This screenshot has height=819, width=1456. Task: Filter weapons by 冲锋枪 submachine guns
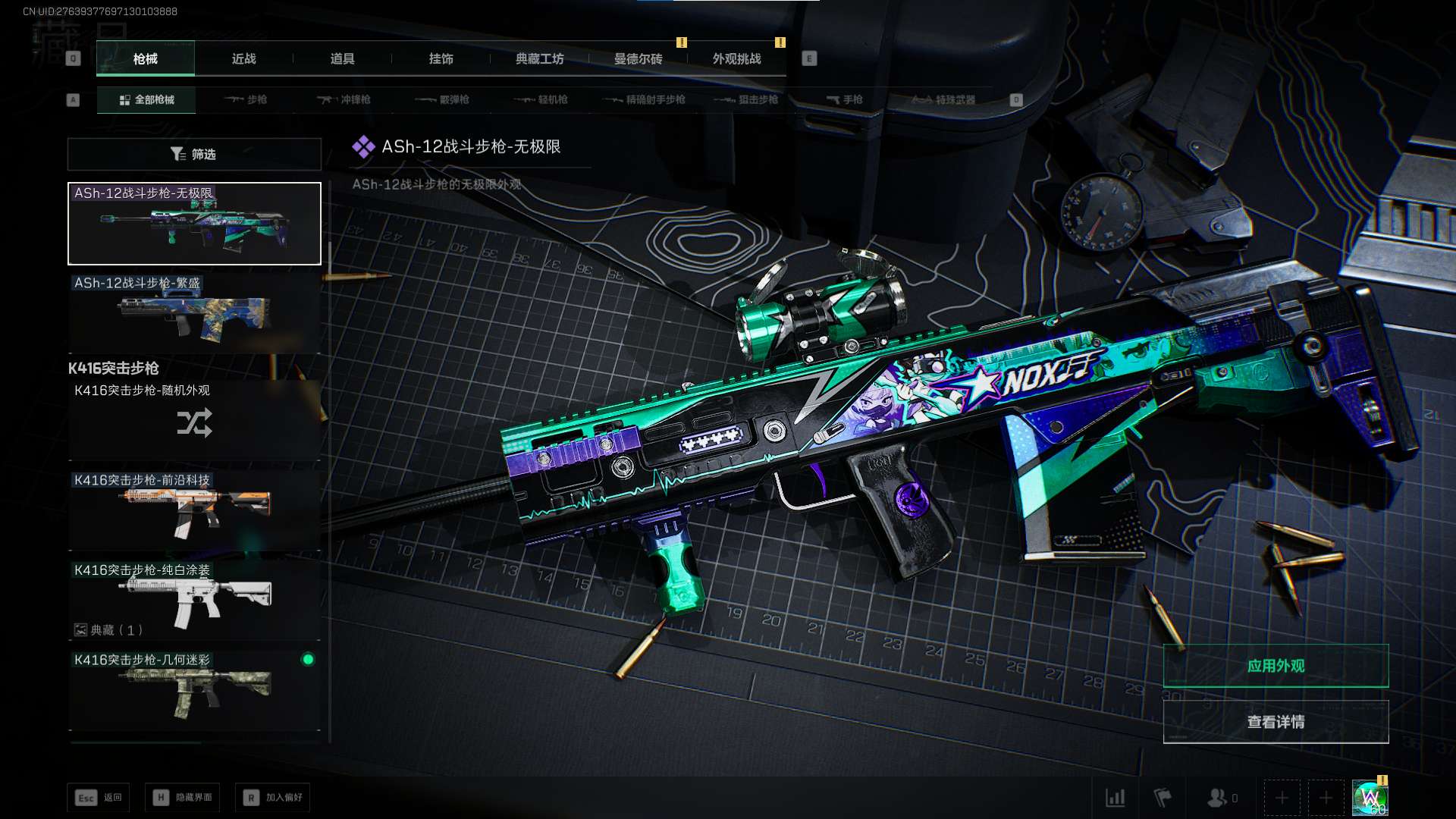pyautogui.click(x=344, y=99)
